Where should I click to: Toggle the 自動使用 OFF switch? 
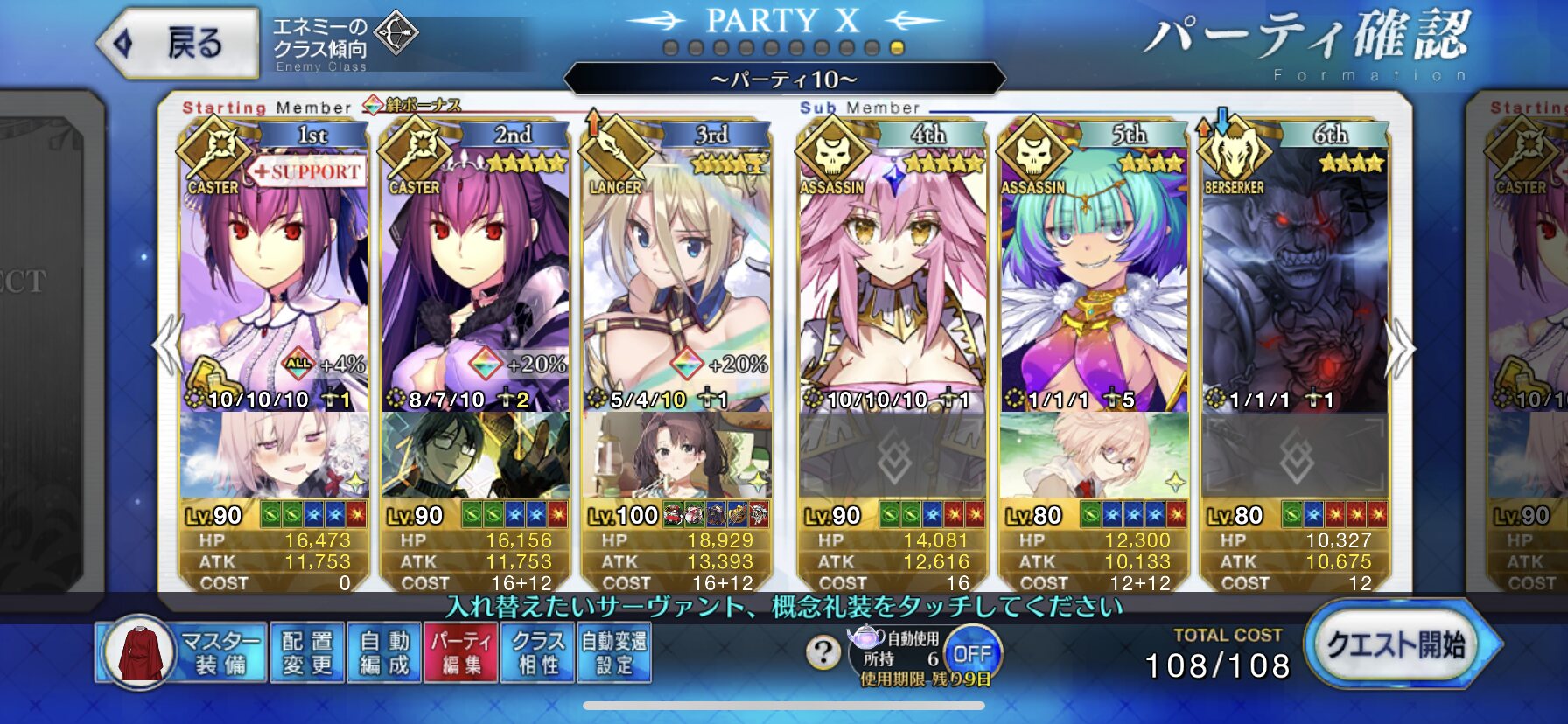pos(971,653)
